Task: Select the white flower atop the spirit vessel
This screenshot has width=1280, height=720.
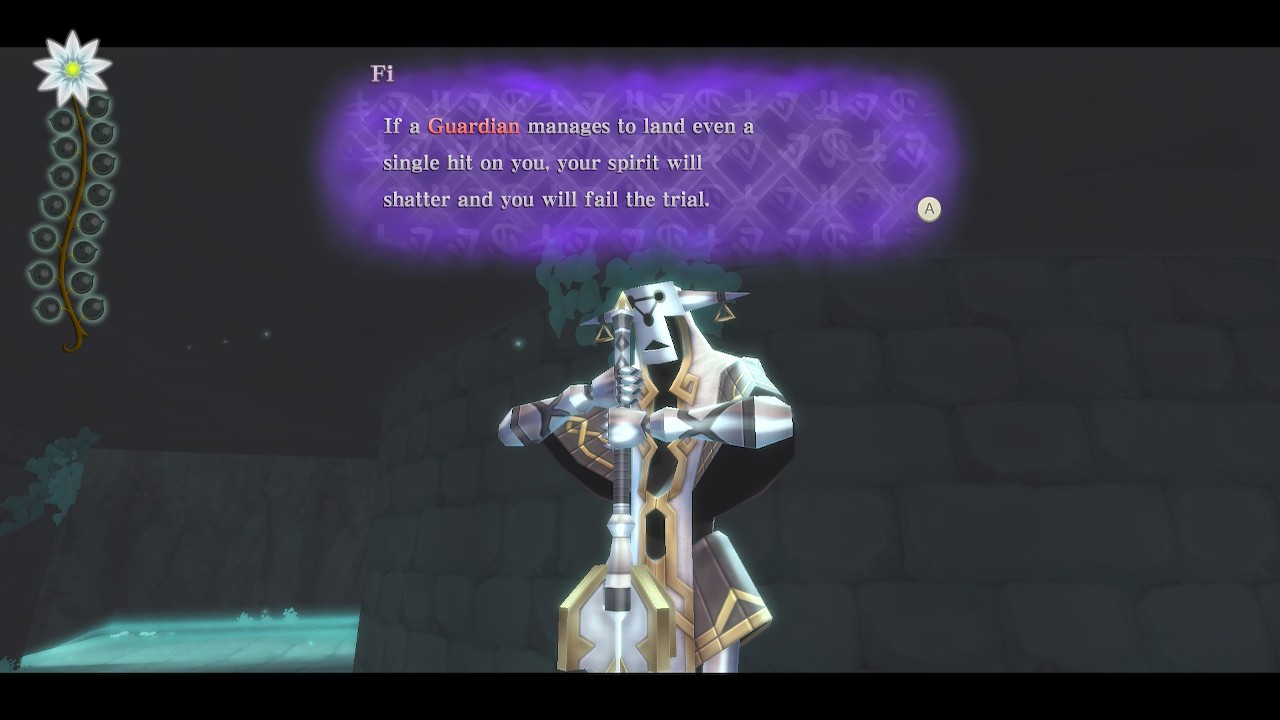Action: tap(74, 68)
